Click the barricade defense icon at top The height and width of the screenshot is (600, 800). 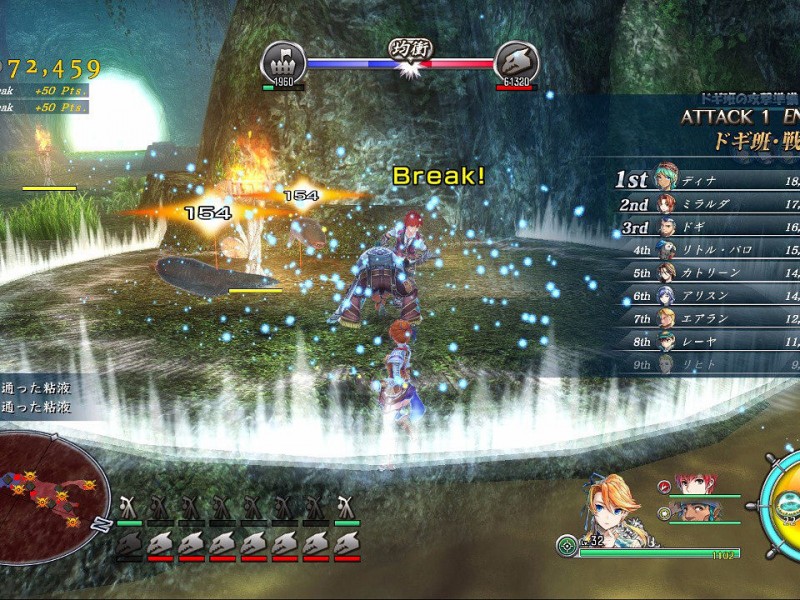tap(282, 62)
